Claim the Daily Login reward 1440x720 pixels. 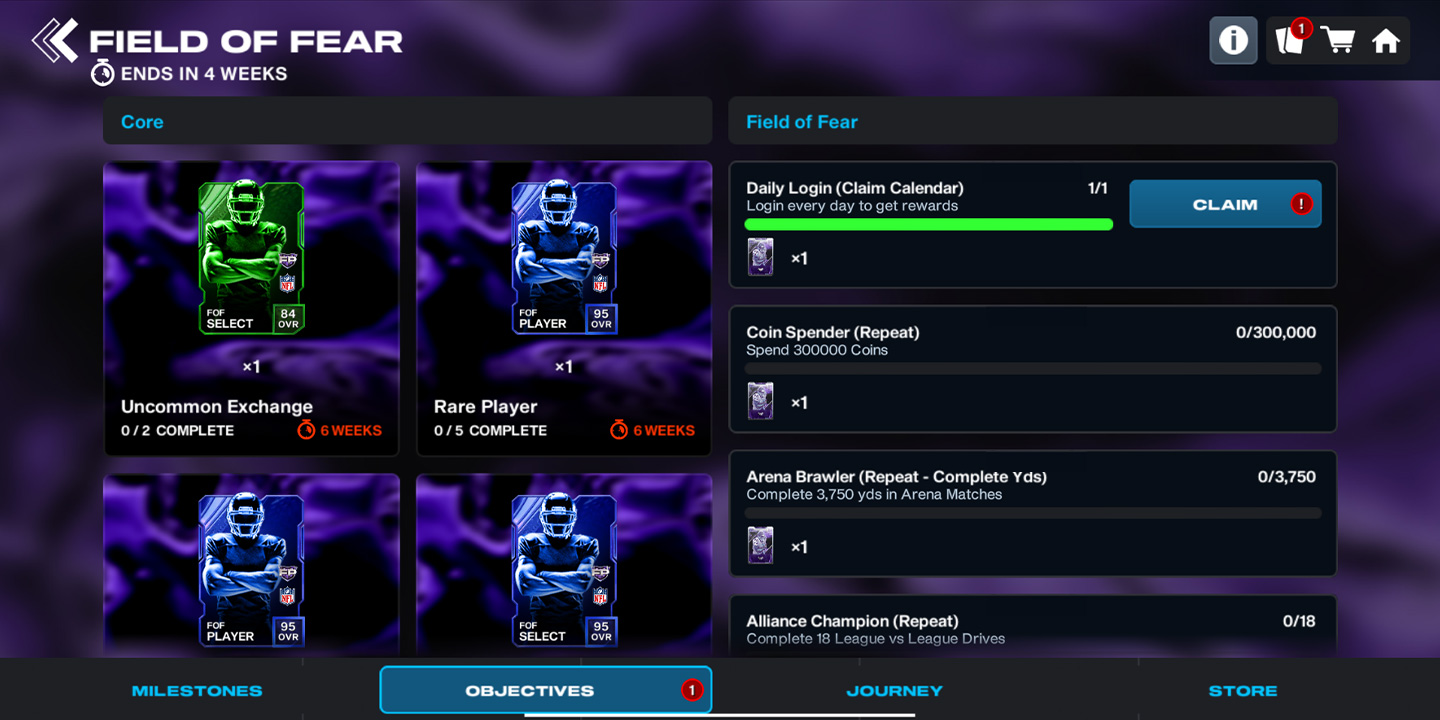pyautogui.click(x=1225, y=204)
